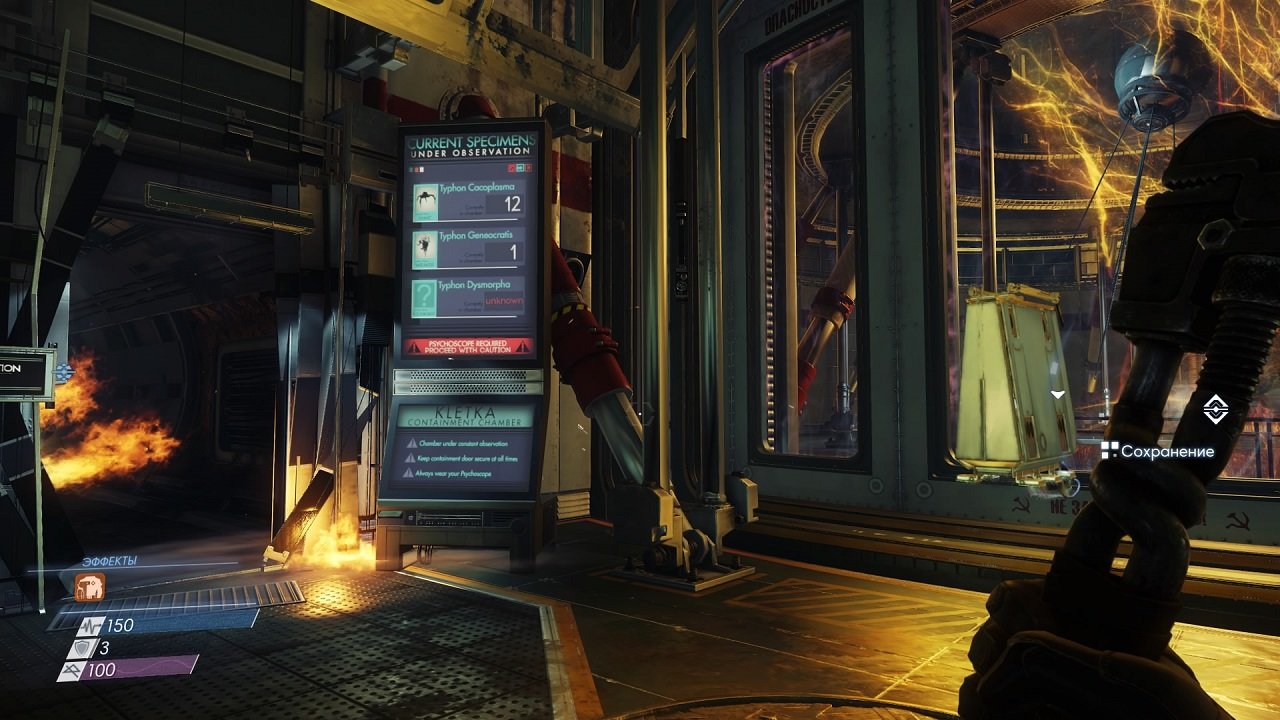Select the Typhon Cacoplasma spider thumbnail icon
This screenshot has height=720, width=1280.
coord(425,200)
